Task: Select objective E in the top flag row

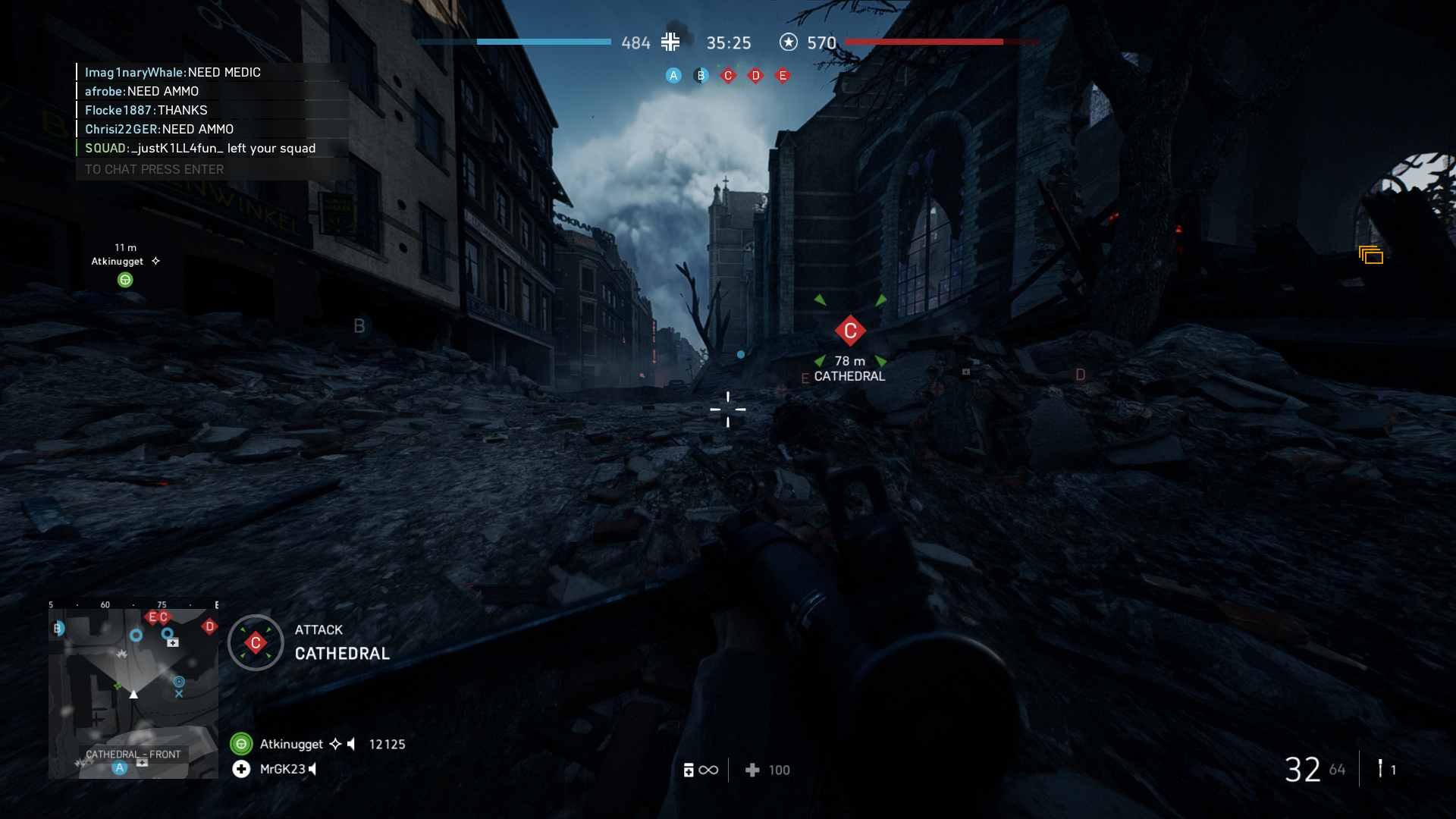Action: (x=783, y=75)
